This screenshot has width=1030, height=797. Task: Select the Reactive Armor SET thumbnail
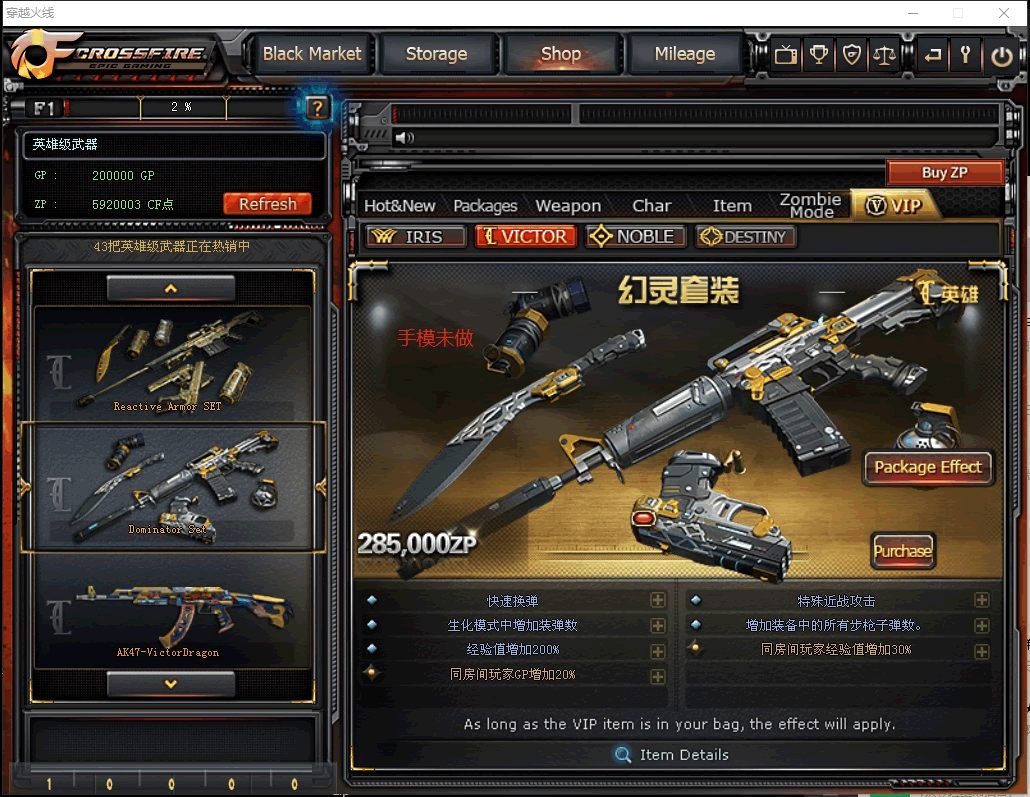point(168,362)
